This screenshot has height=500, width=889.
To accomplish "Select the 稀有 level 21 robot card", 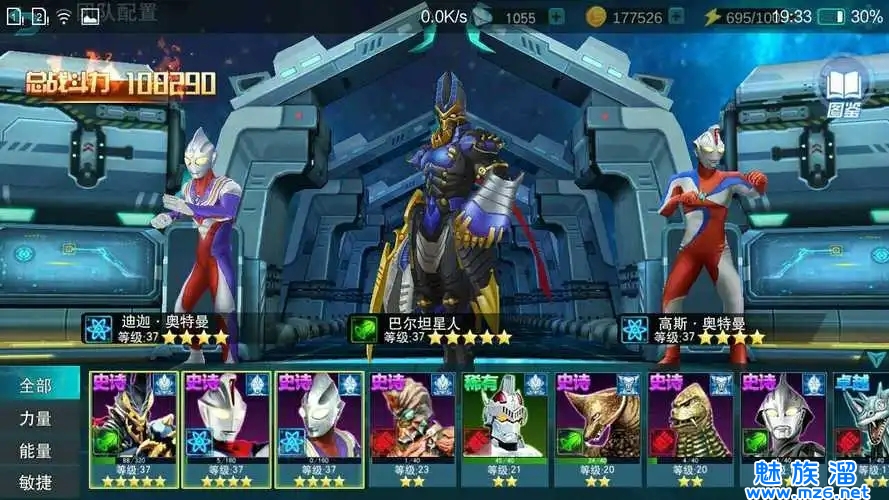I will click(x=504, y=428).
